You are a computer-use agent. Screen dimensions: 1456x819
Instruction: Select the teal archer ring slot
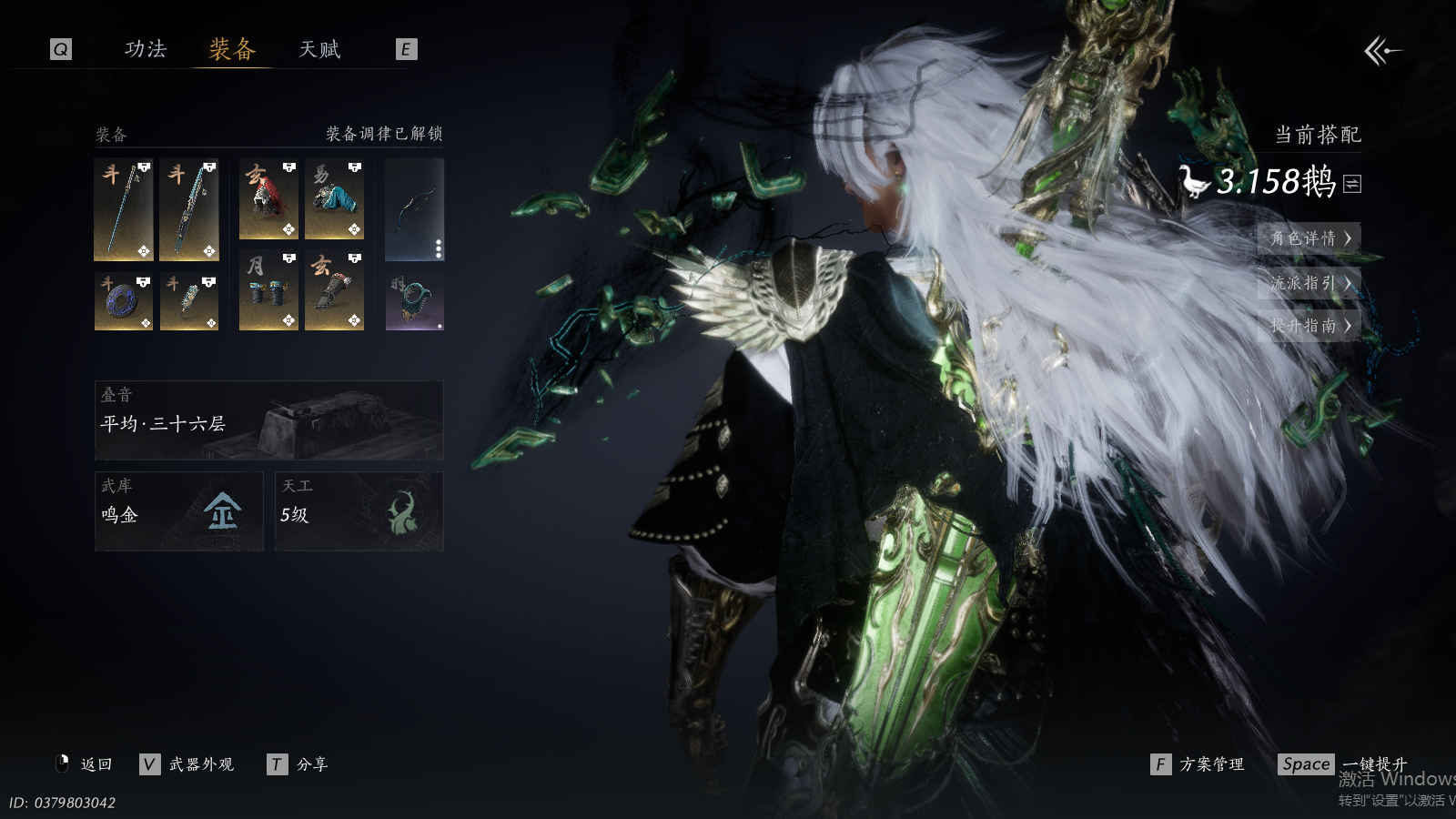[414, 301]
